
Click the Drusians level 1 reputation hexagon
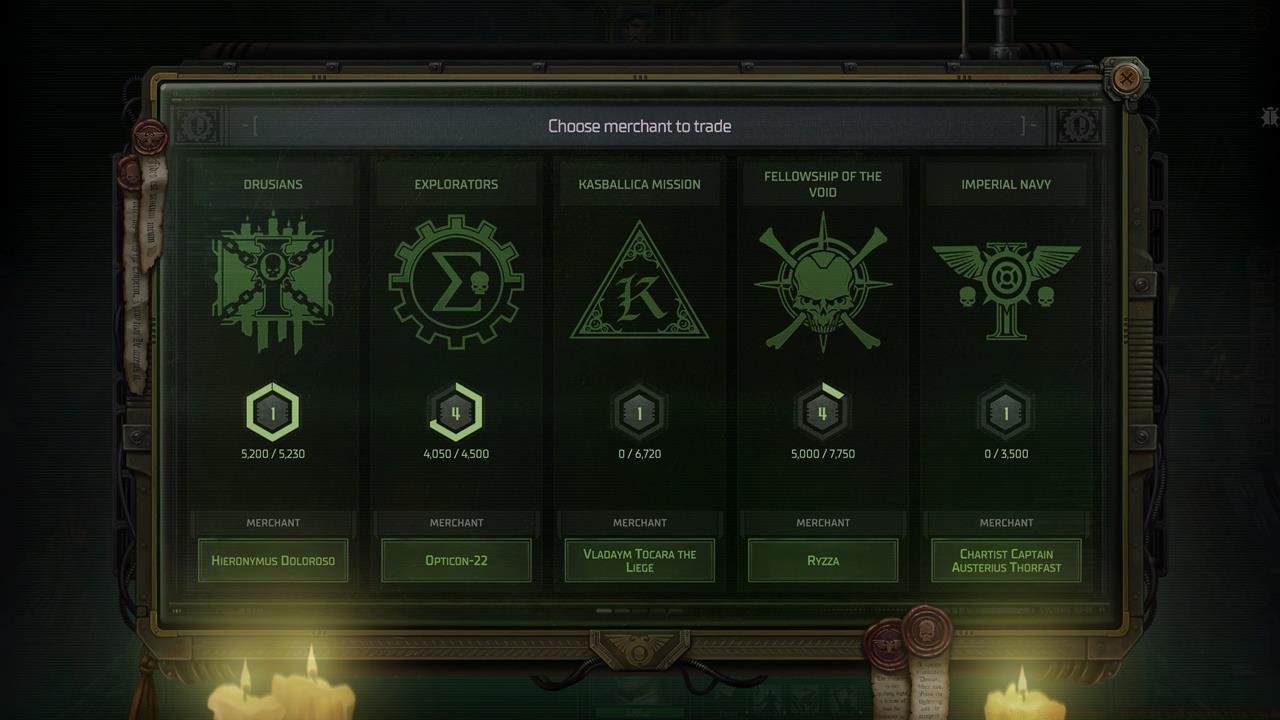pos(273,410)
